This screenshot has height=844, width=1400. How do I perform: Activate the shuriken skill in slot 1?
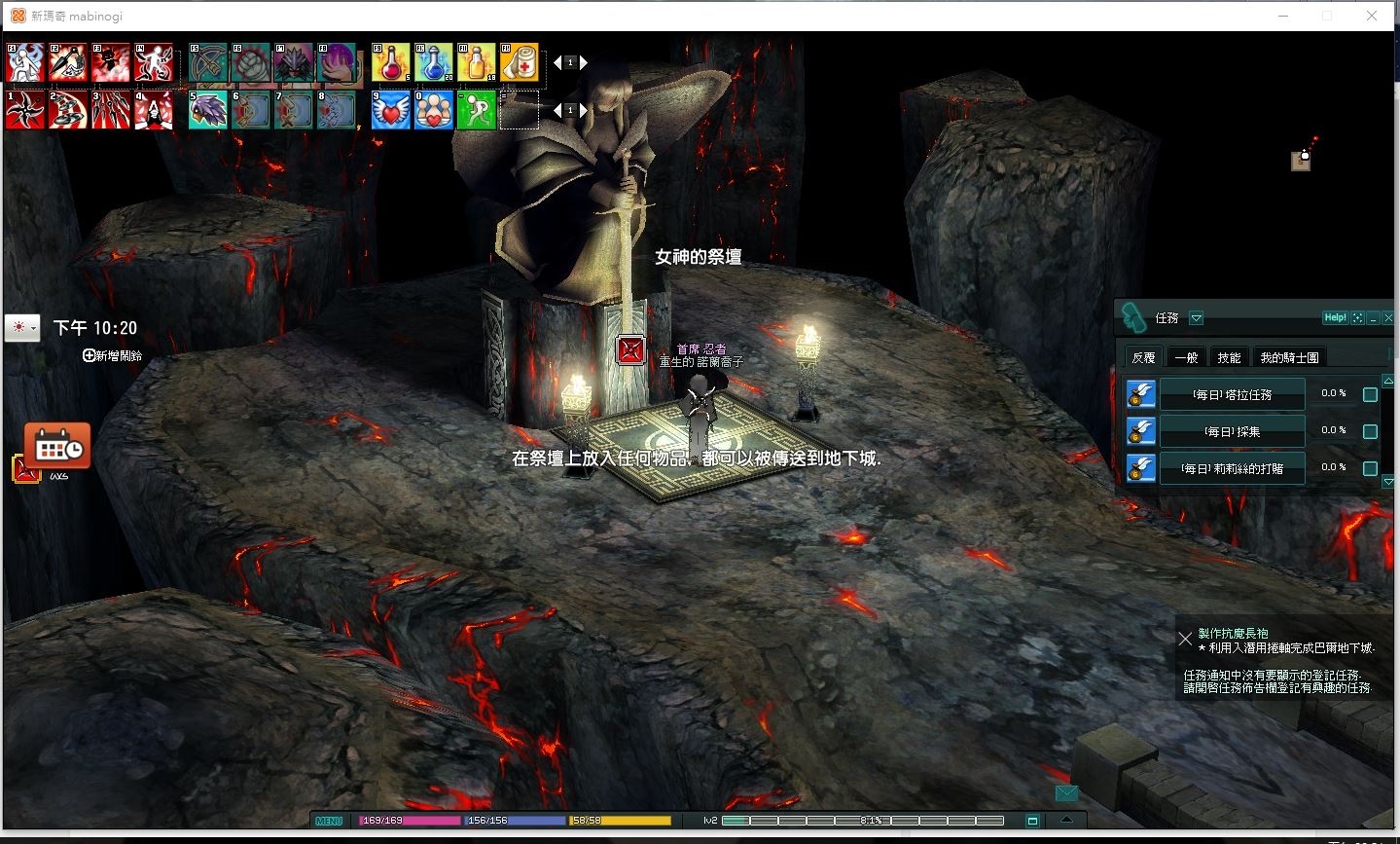tap(24, 110)
